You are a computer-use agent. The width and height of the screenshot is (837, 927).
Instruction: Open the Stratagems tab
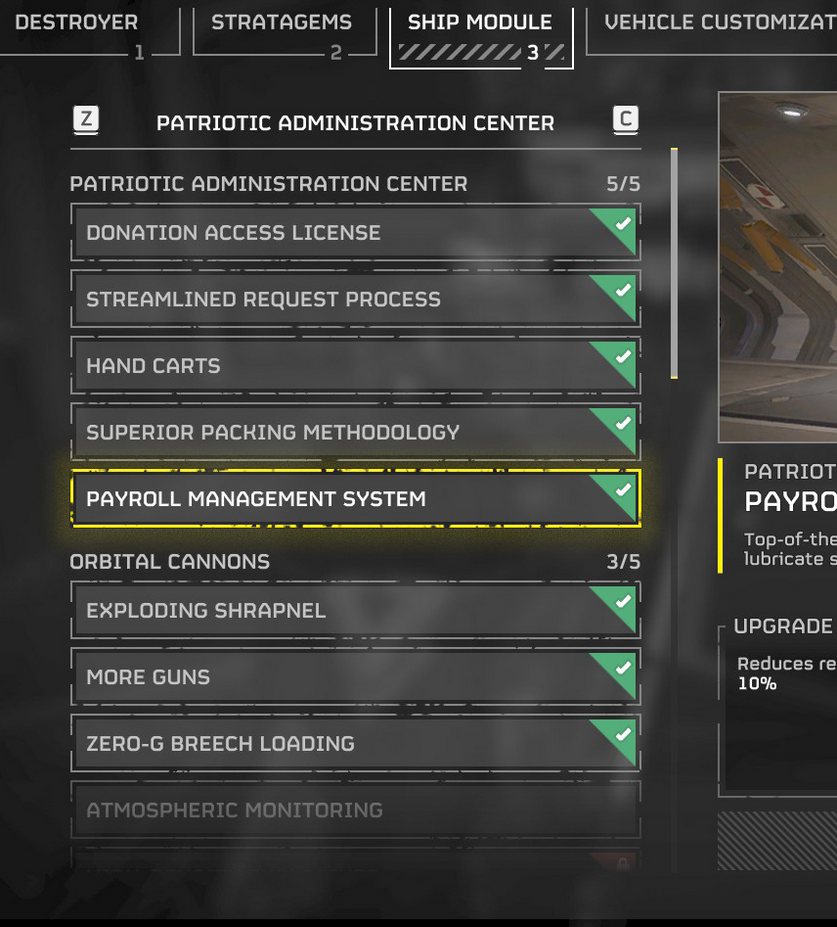tap(281, 23)
